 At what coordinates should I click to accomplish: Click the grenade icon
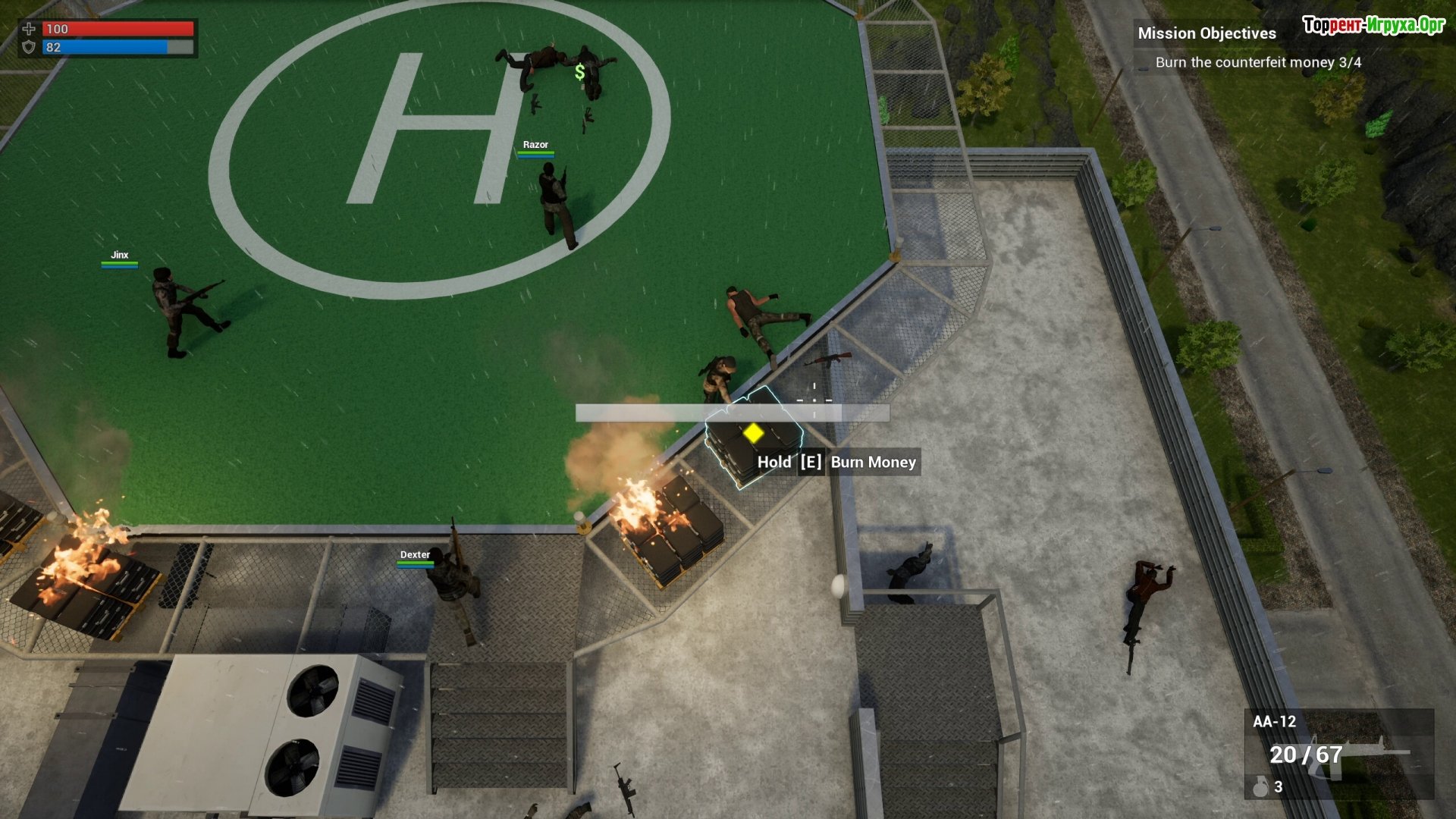tap(1260, 787)
